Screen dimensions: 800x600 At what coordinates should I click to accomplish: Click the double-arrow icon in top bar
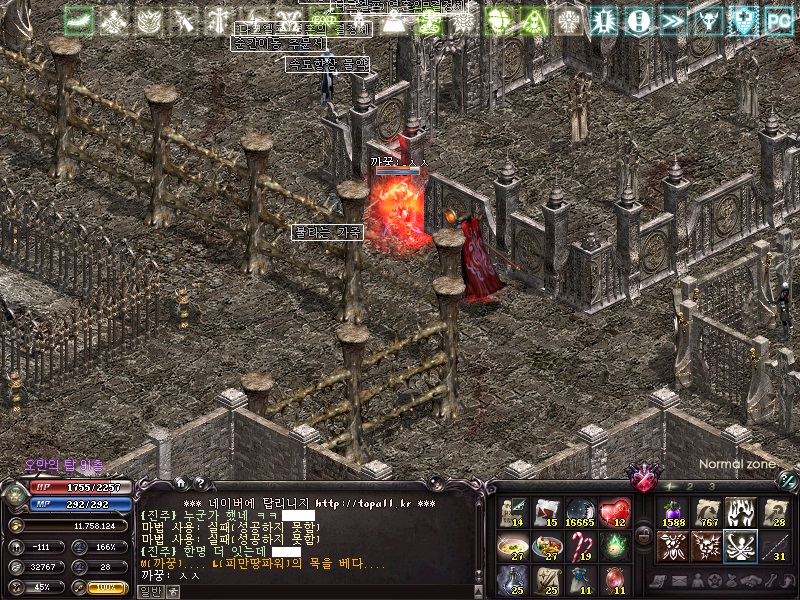click(673, 21)
